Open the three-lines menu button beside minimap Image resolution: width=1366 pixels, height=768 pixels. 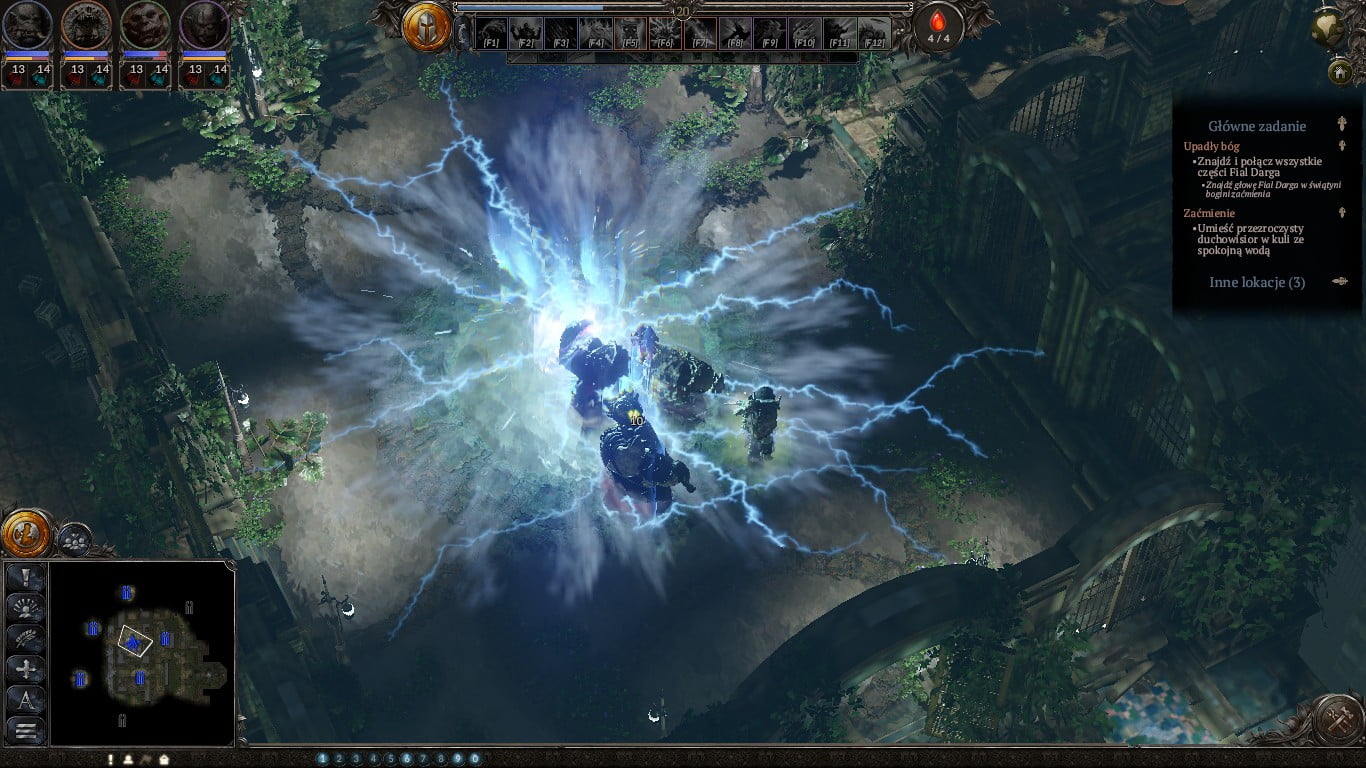click(26, 730)
